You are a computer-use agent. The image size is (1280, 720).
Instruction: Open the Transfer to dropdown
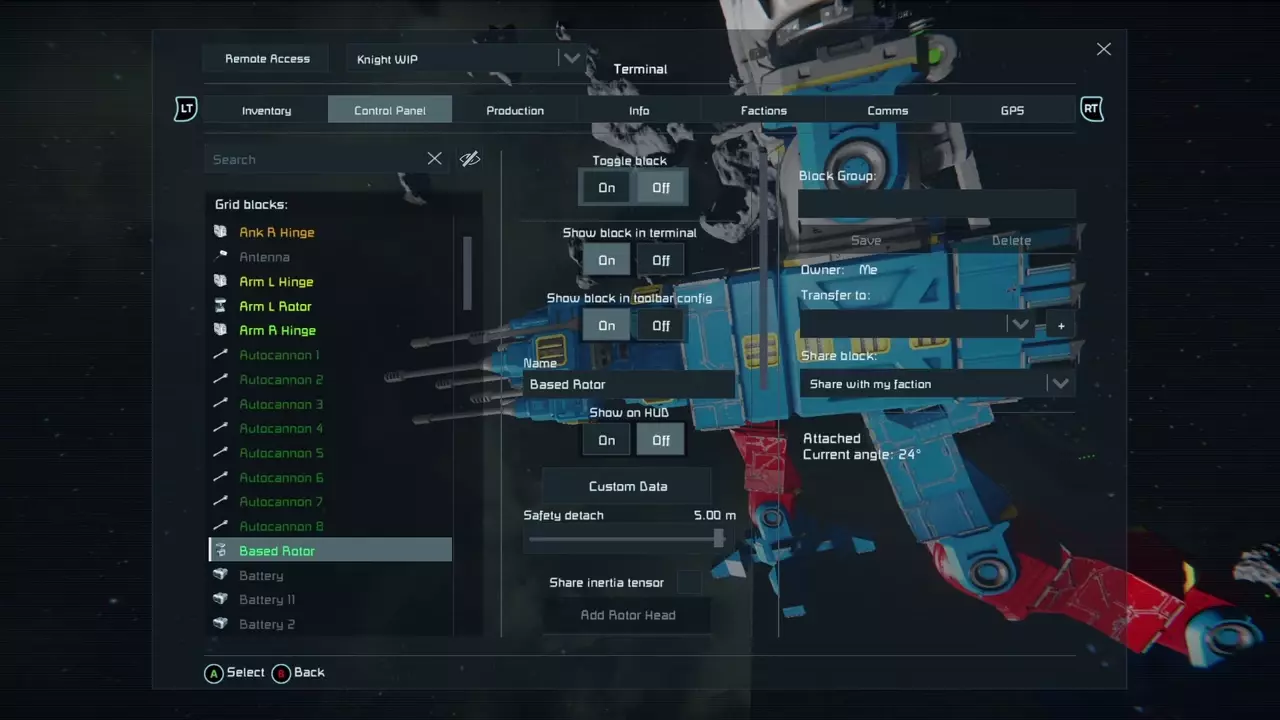pos(1019,324)
